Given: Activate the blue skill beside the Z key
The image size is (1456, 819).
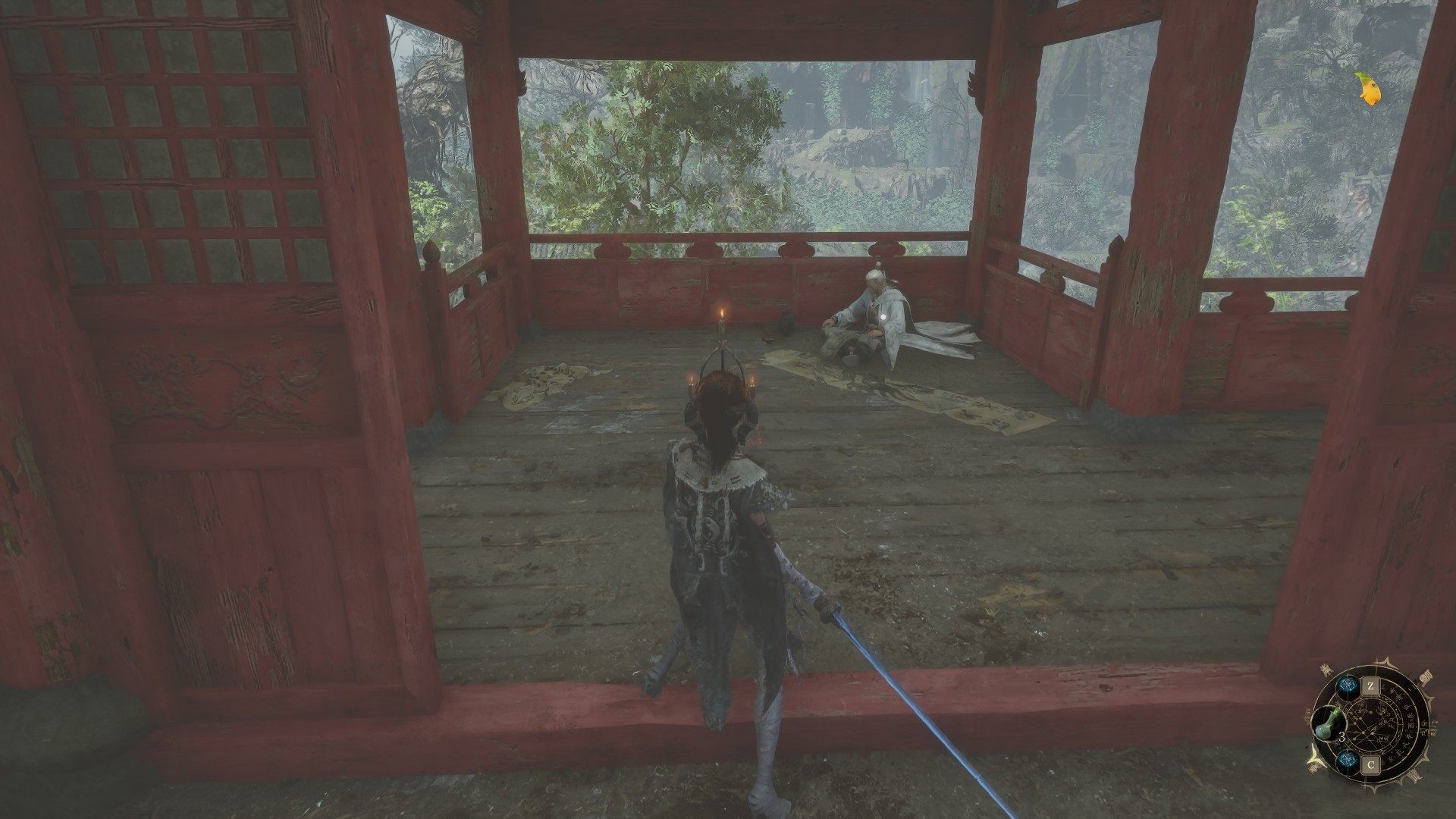Looking at the screenshot, I should (1347, 685).
